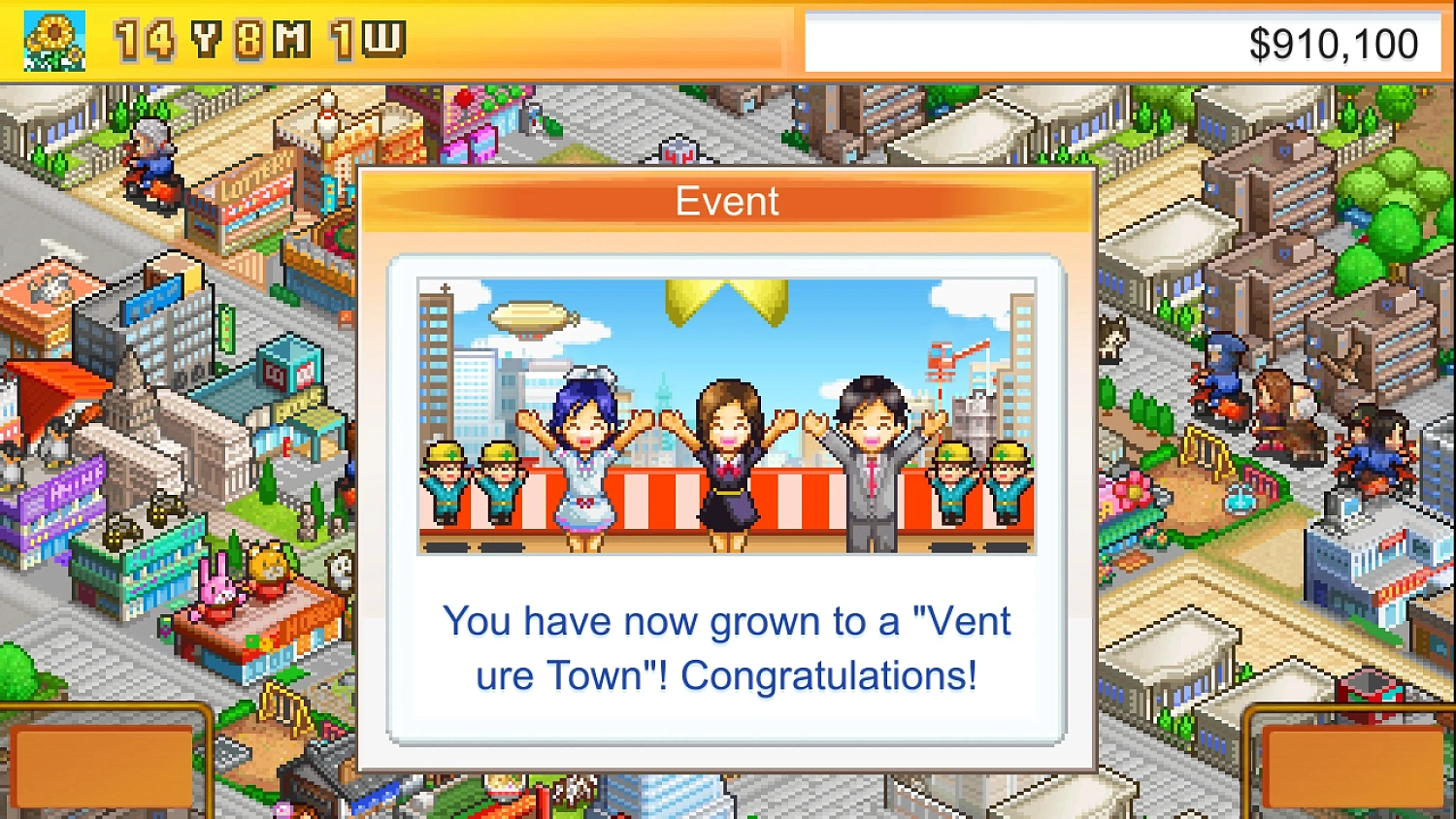Dismiss the Venture Town congratulations message
The image size is (1456, 819).
click(x=726, y=645)
